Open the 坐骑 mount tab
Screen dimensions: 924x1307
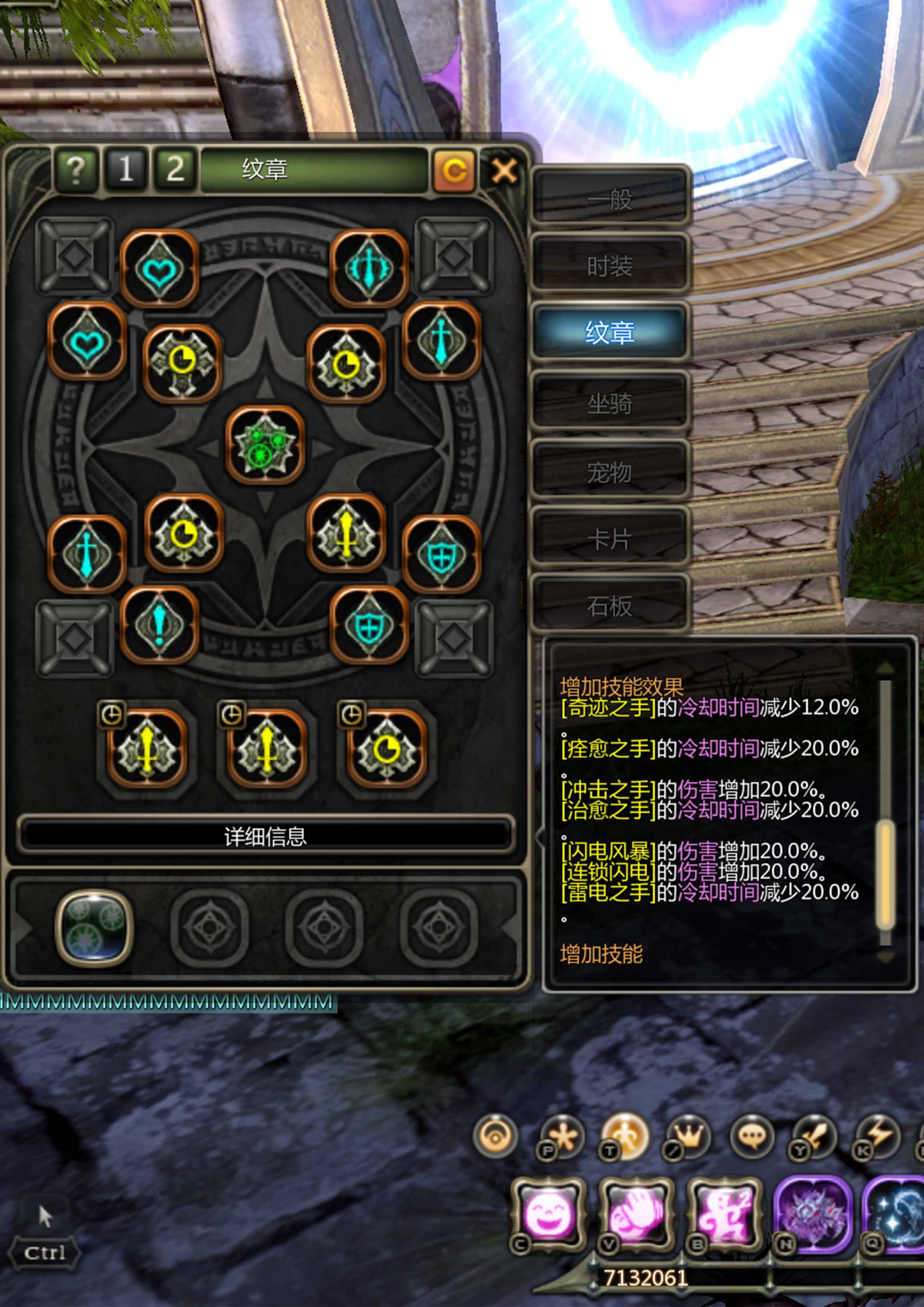pyautogui.click(x=609, y=403)
